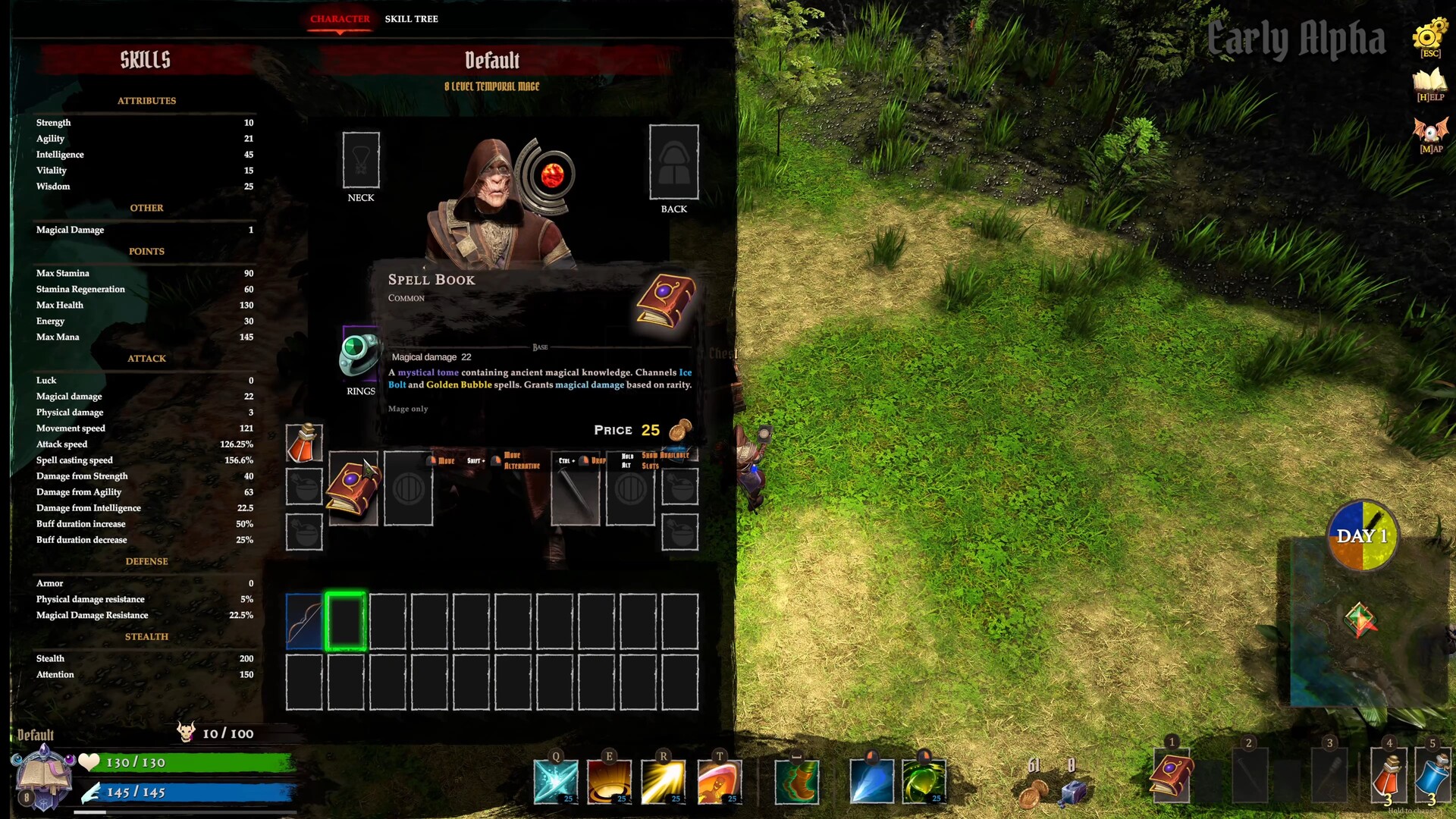
Task: Select the green leaf spell on the hotbar
Action: point(924,781)
